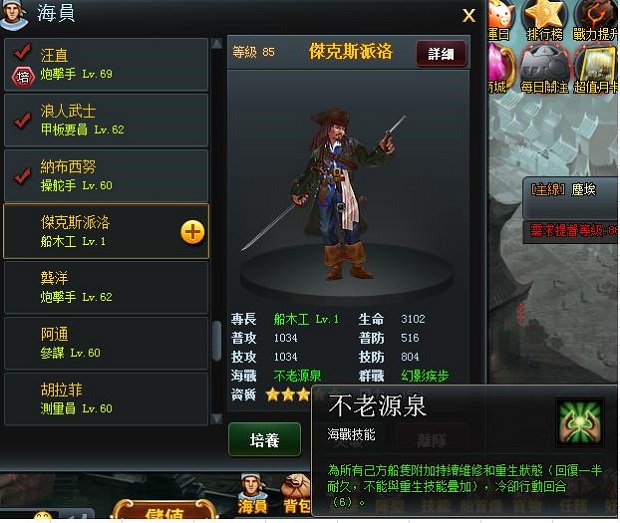Close the 海員 crew panel
The image size is (620, 523).
click(468, 15)
